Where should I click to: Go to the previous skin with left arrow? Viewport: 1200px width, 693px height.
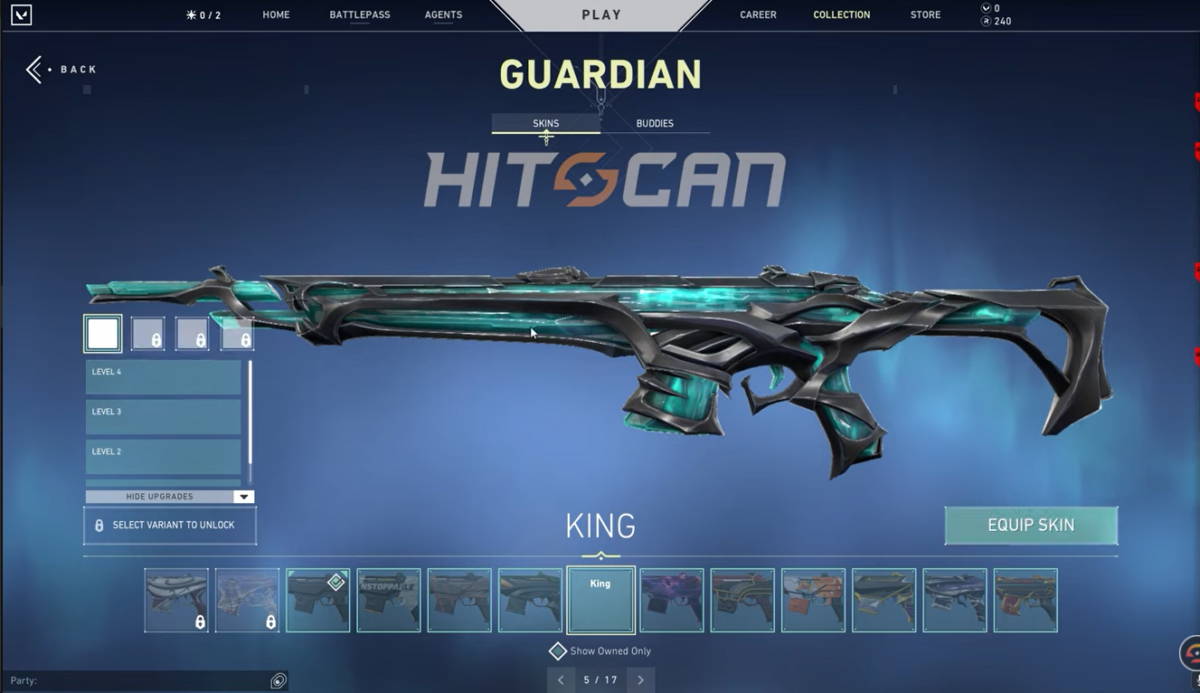[561, 680]
